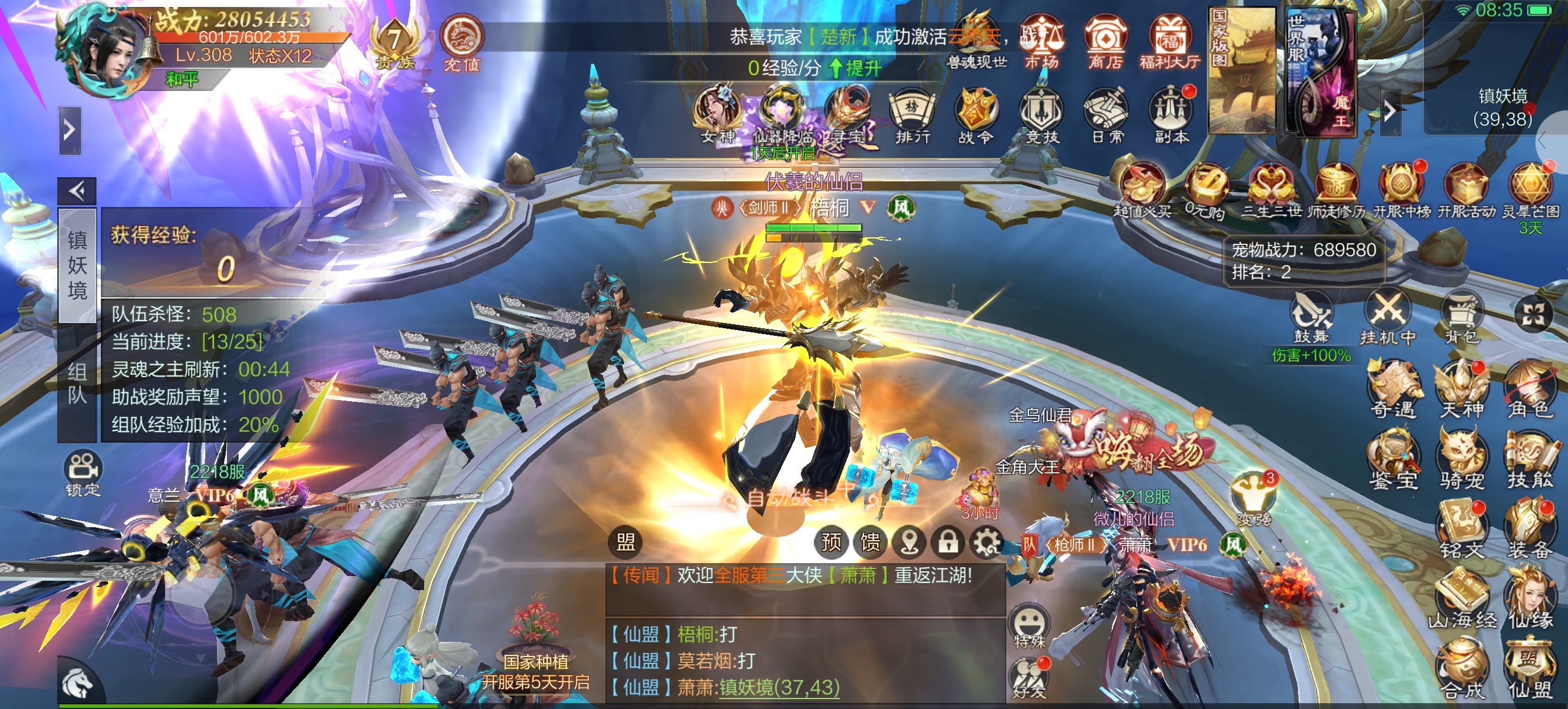Toggle the 锁定 camera lock

click(83, 473)
